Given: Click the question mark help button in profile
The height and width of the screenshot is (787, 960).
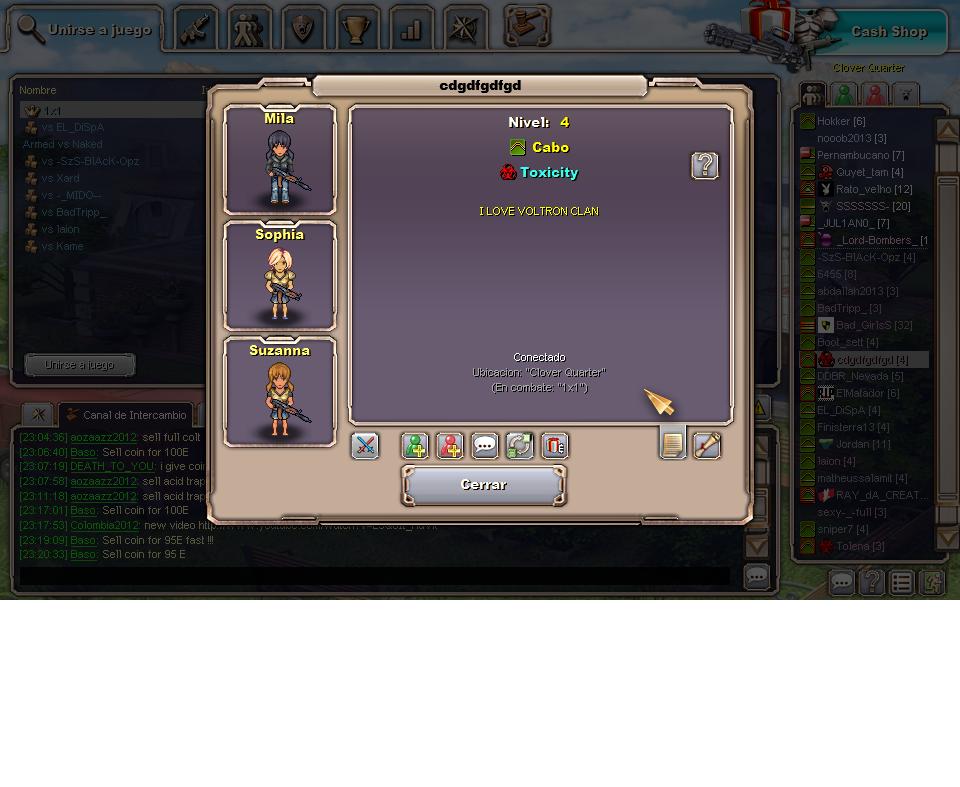Looking at the screenshot, I should pos(705,165).
